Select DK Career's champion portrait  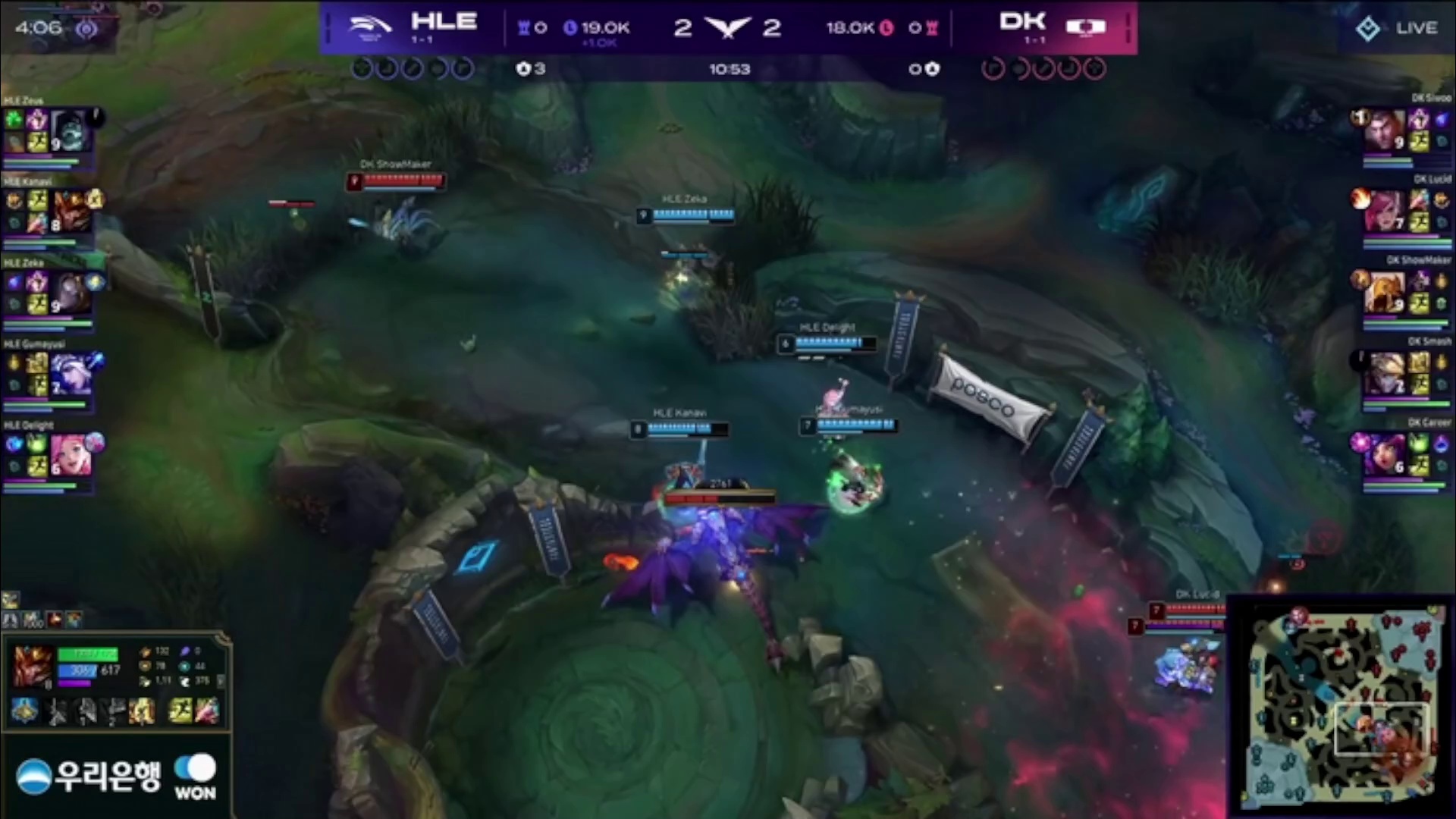click(1384, 455)
